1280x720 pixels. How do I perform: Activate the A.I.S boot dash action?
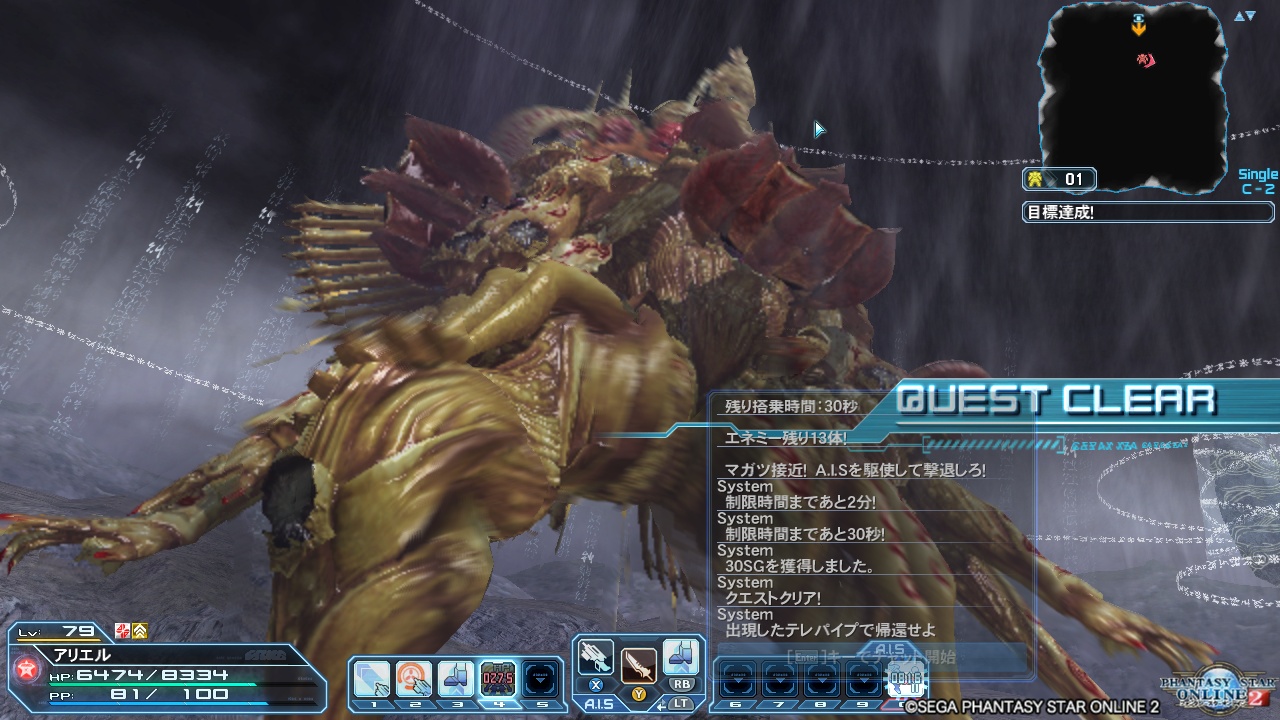(x=681, y=658)
